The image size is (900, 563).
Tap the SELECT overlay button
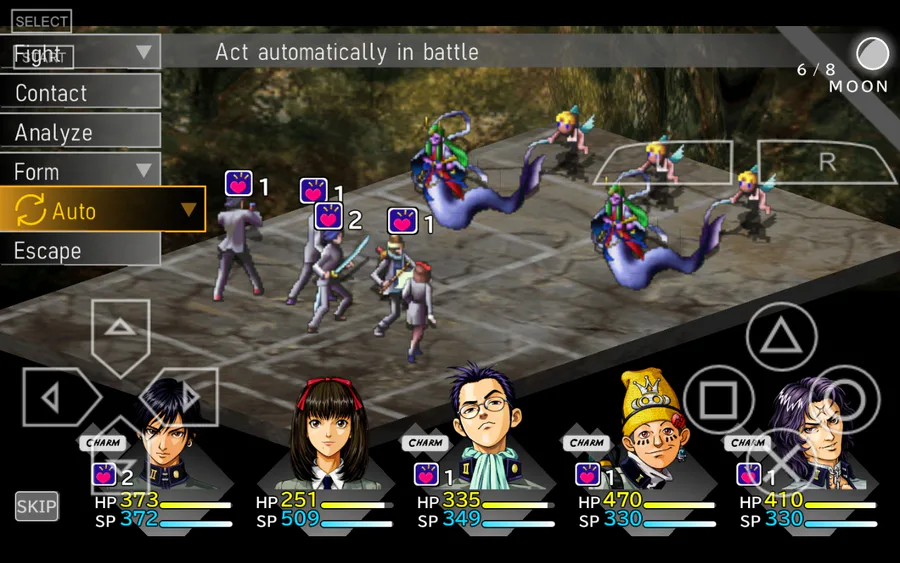[41, 21]
